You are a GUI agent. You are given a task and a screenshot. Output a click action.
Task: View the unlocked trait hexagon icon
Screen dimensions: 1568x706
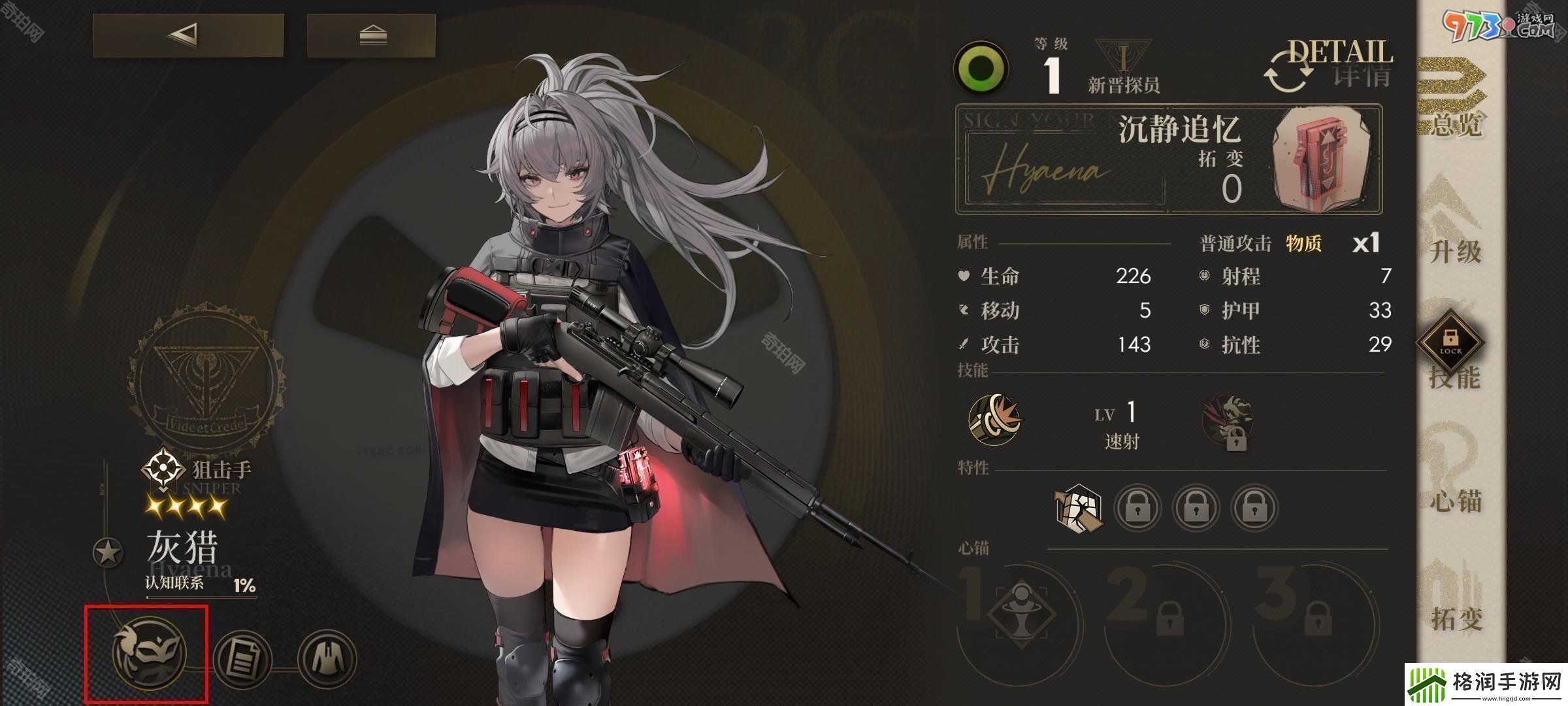(x=1079, y=507)
